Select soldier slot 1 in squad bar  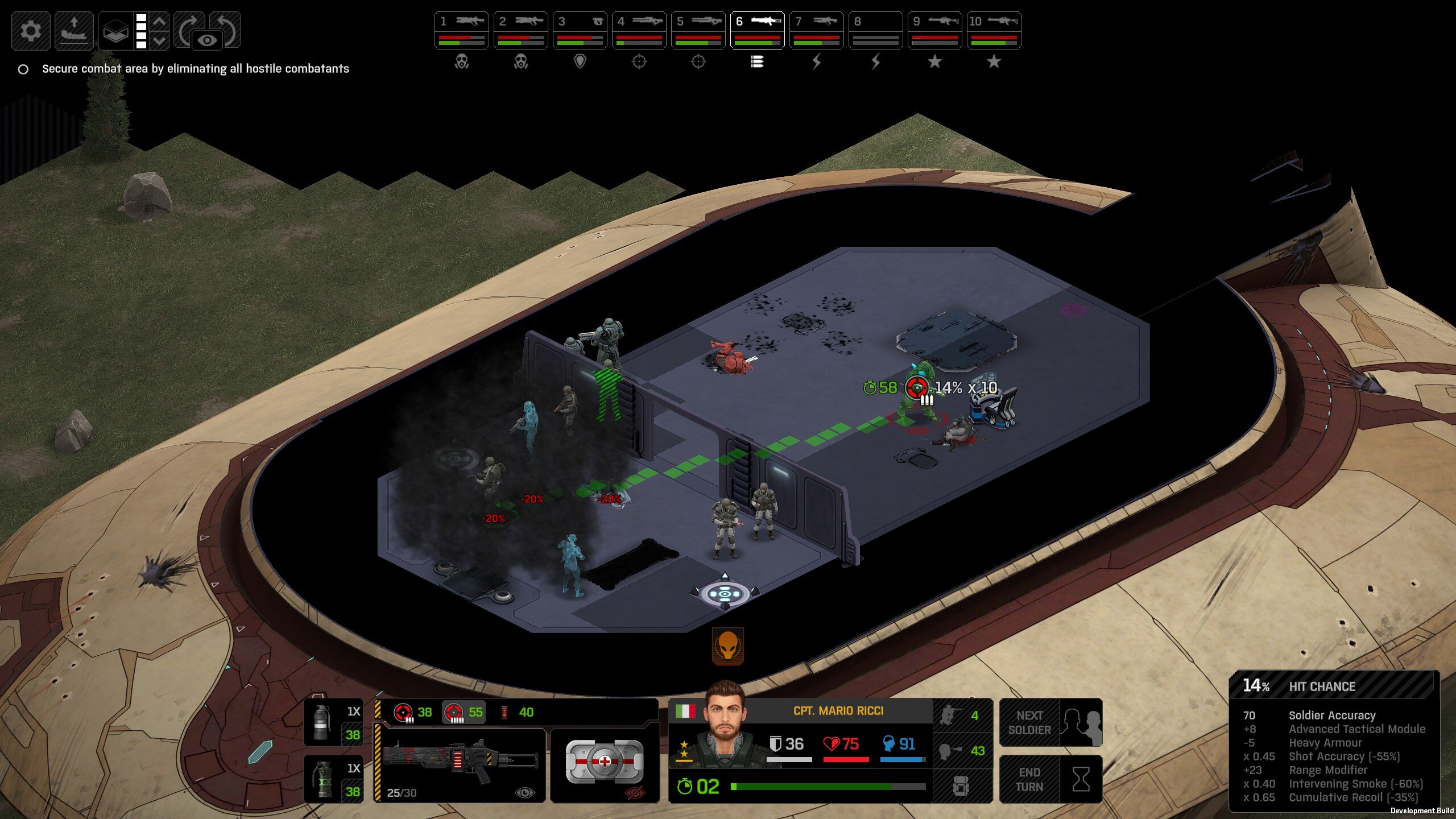coord(461,30)
